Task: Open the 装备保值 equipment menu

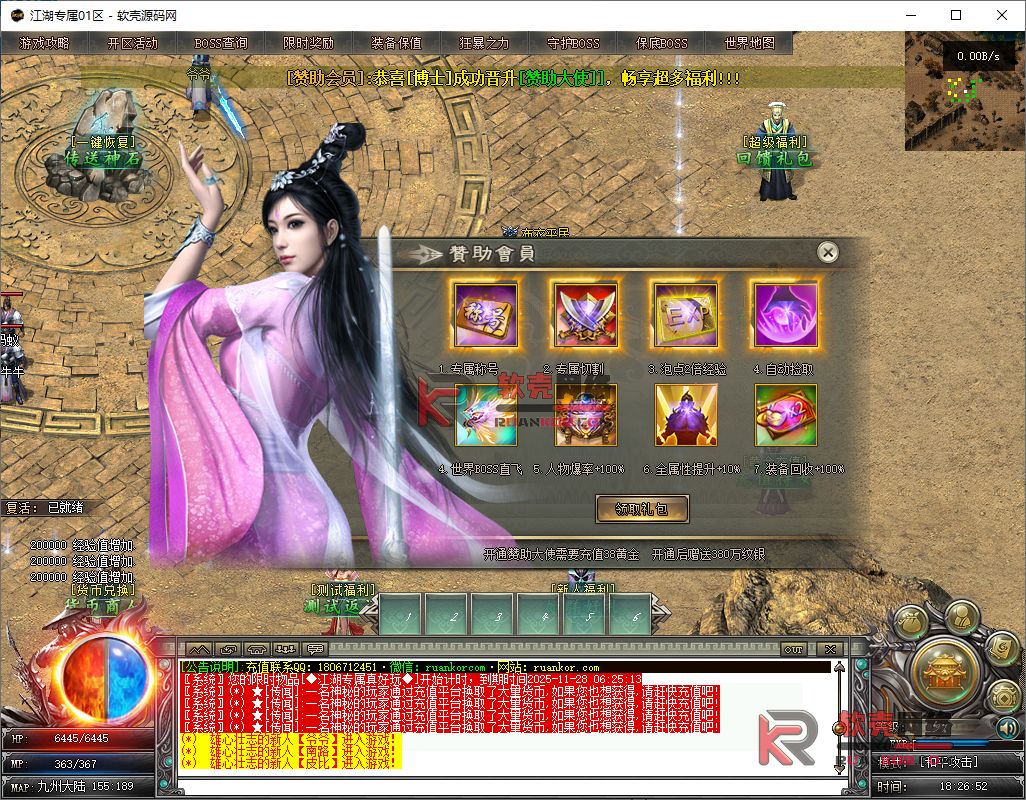Action: (x=396, y=43)
